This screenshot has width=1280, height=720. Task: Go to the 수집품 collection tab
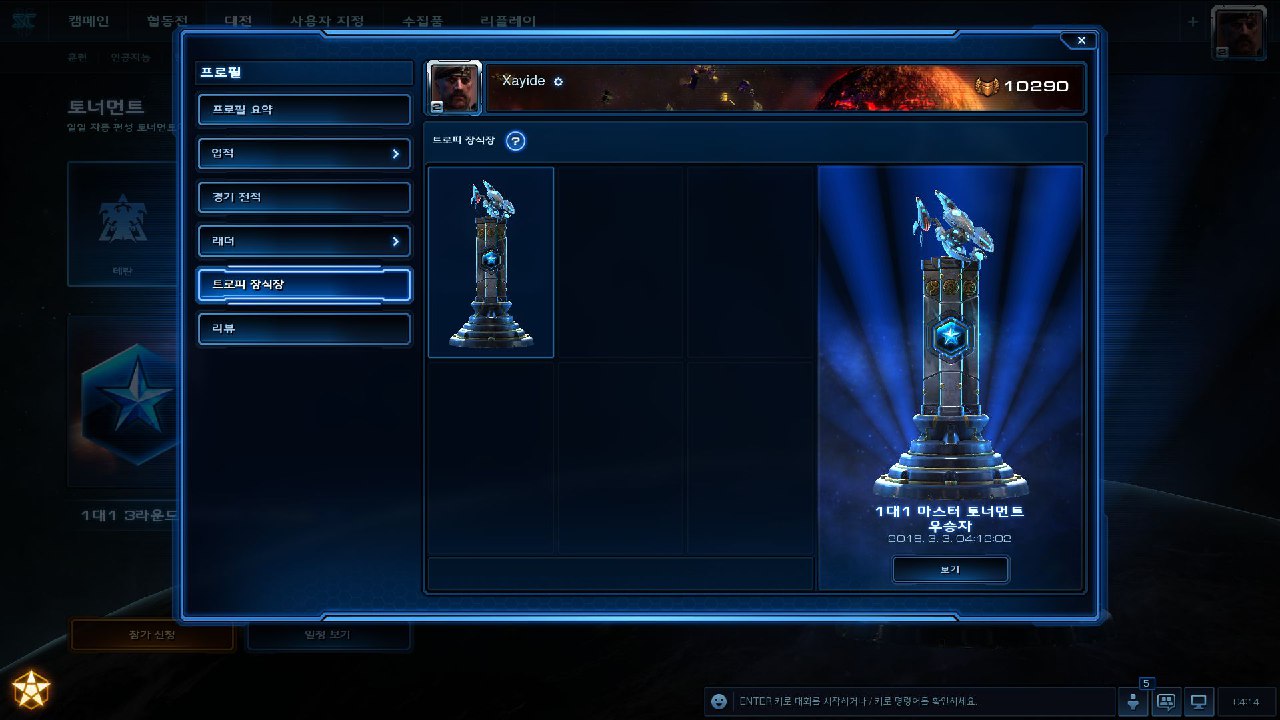click(x=423, y=21)
